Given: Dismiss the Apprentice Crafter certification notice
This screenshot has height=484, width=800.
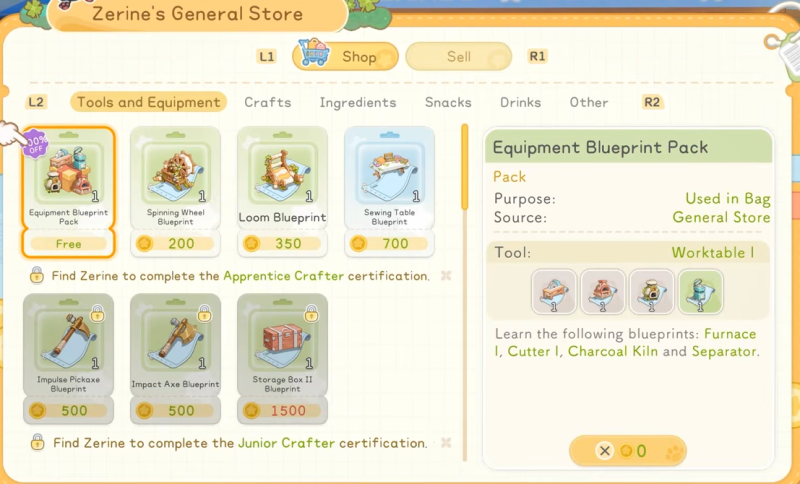Looking at the screenshot, I should coord(446,275).
